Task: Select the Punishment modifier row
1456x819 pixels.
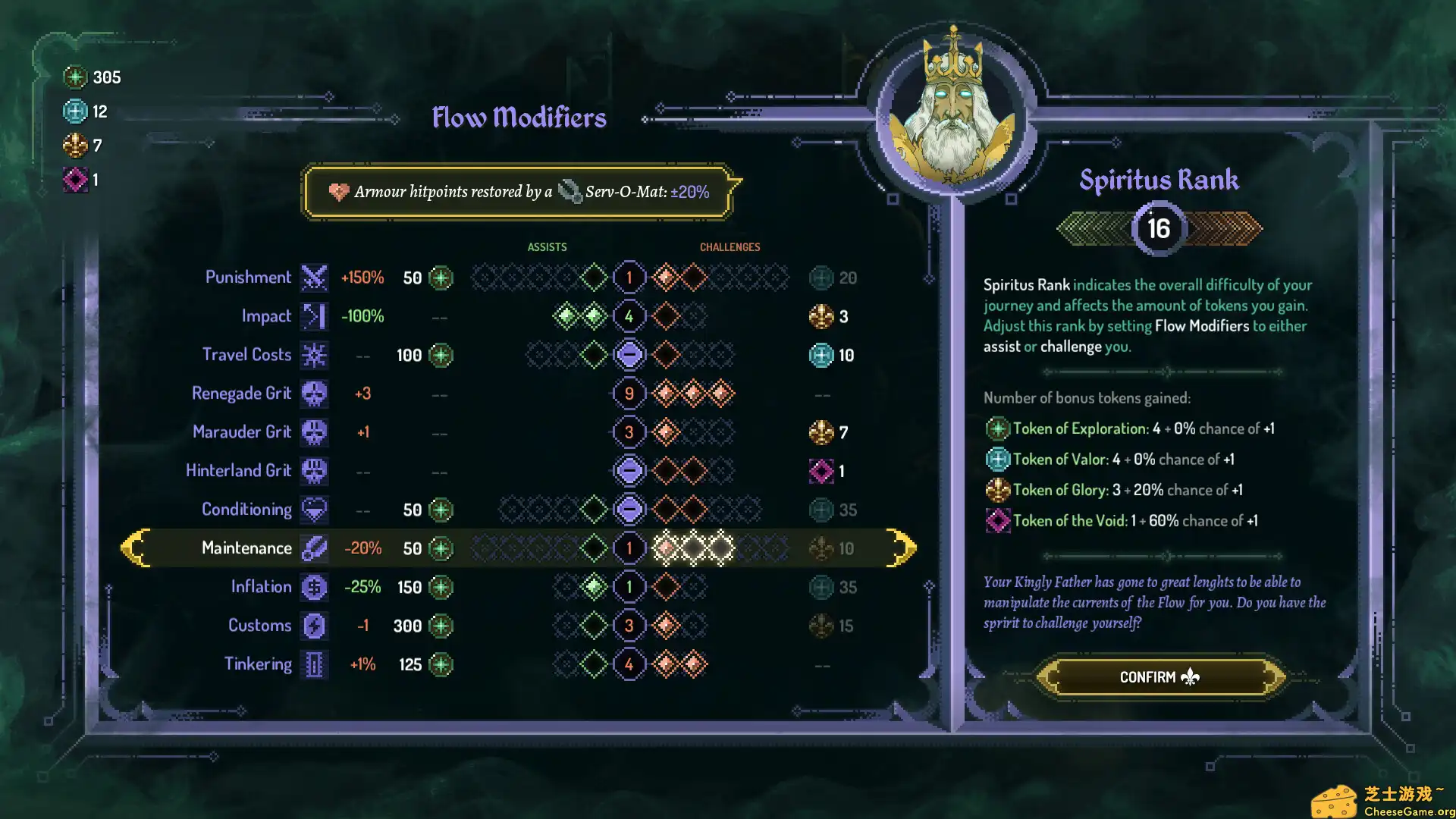Action: point(248,278)
